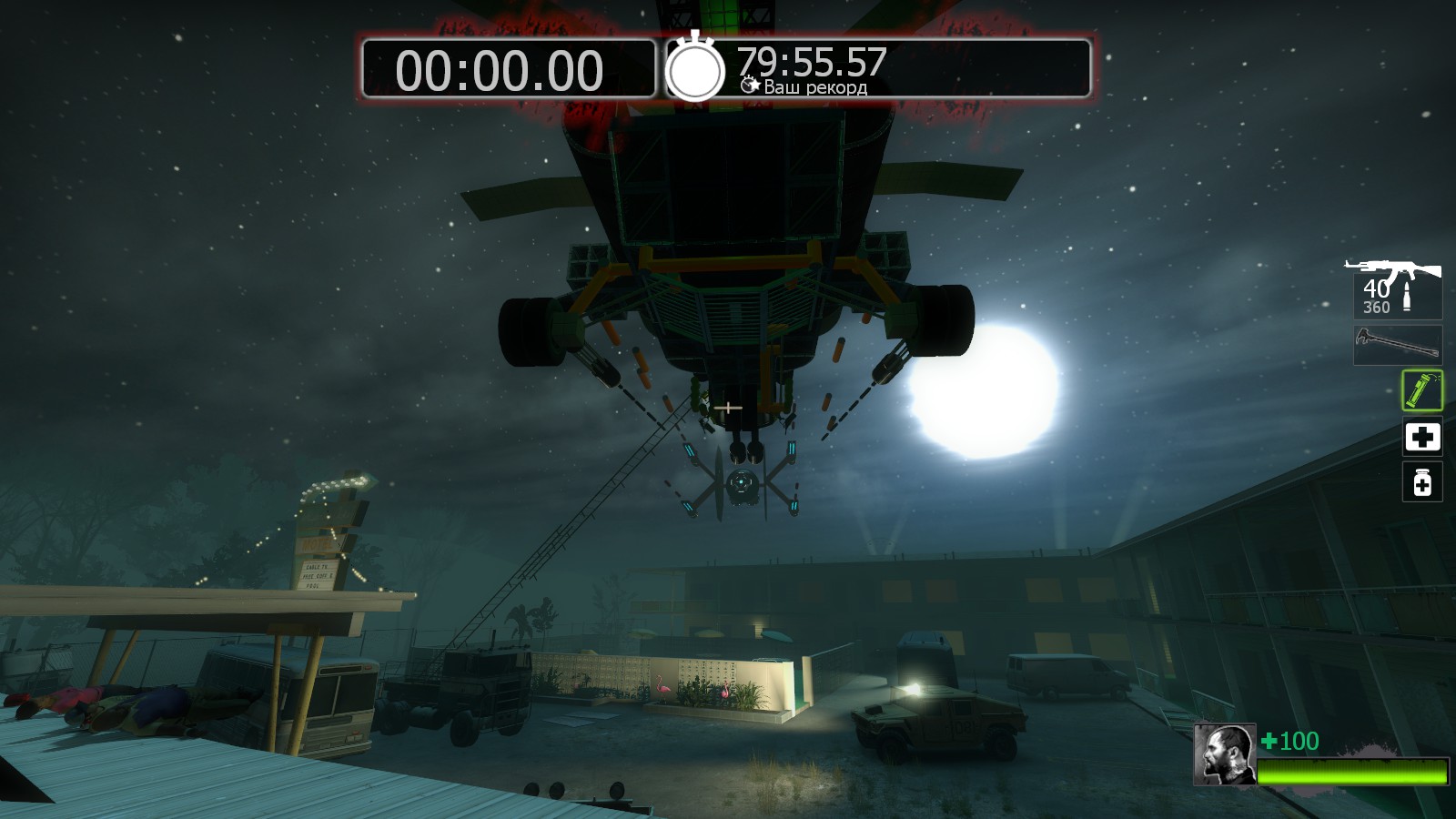Choose the highlighted pipe bomb slot

click(1422, 390)
